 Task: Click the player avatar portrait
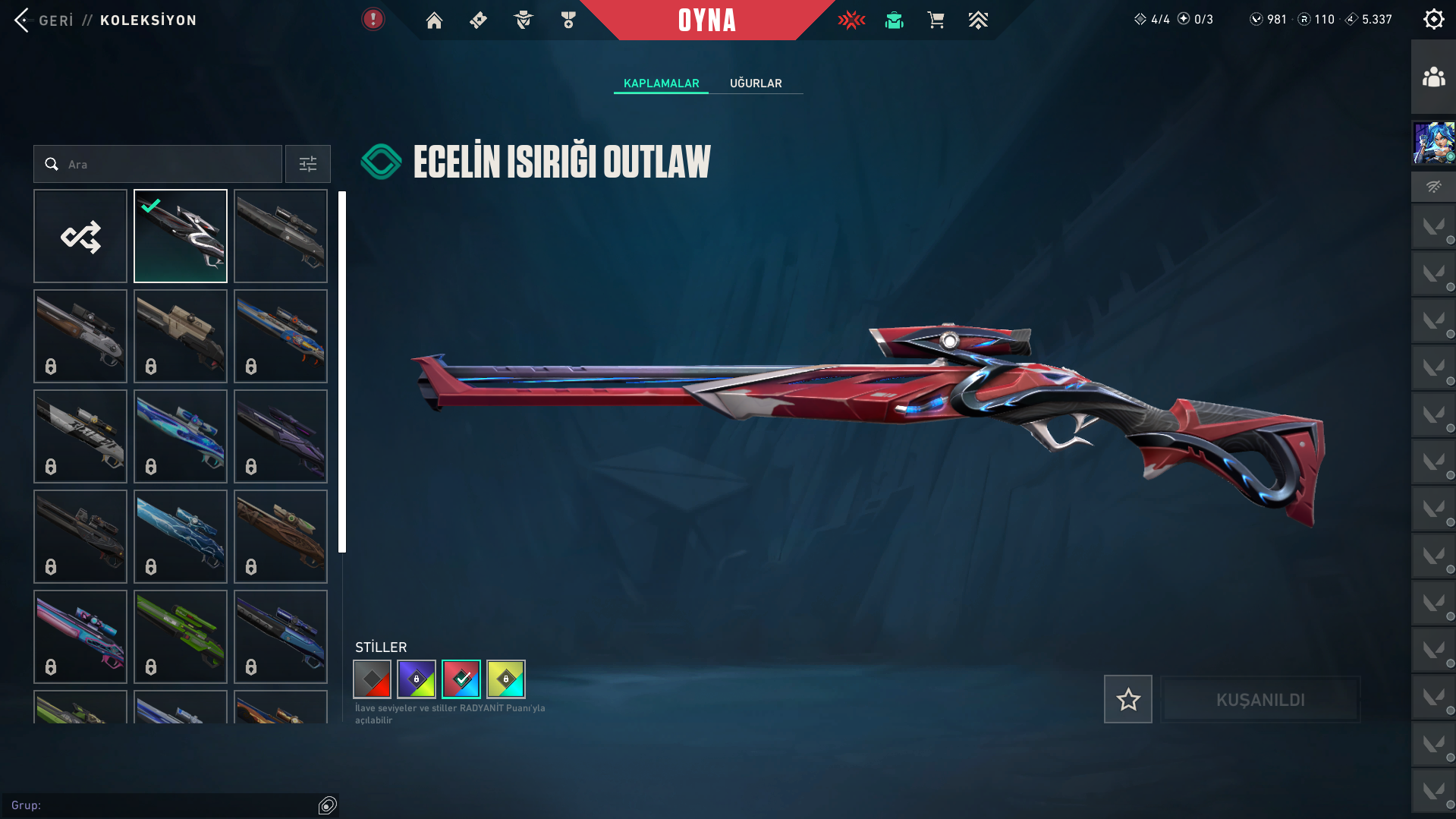click(1433, 143)
